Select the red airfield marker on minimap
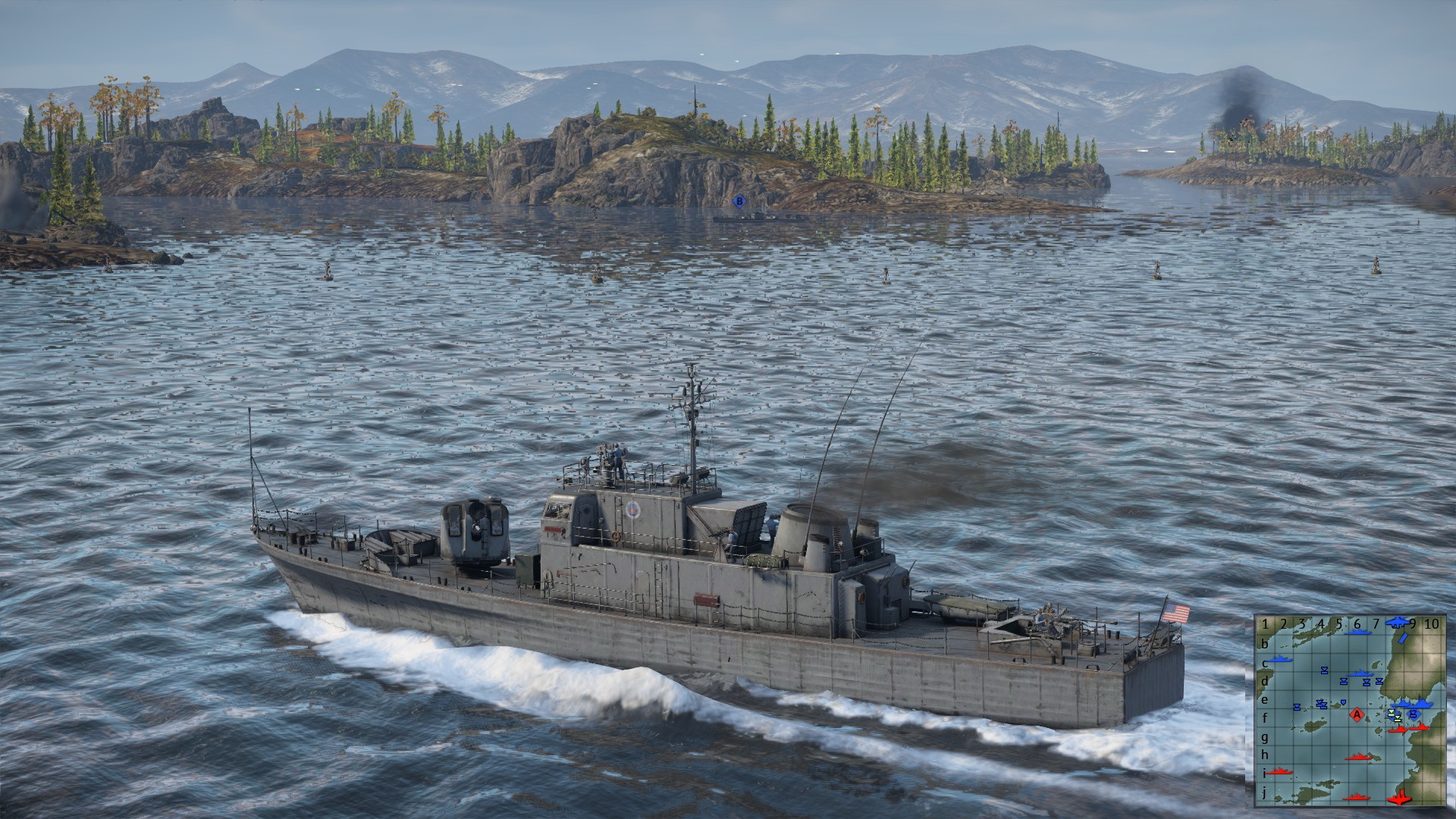This screenshot has width=1456, height=819. (x=1400, y=798)
